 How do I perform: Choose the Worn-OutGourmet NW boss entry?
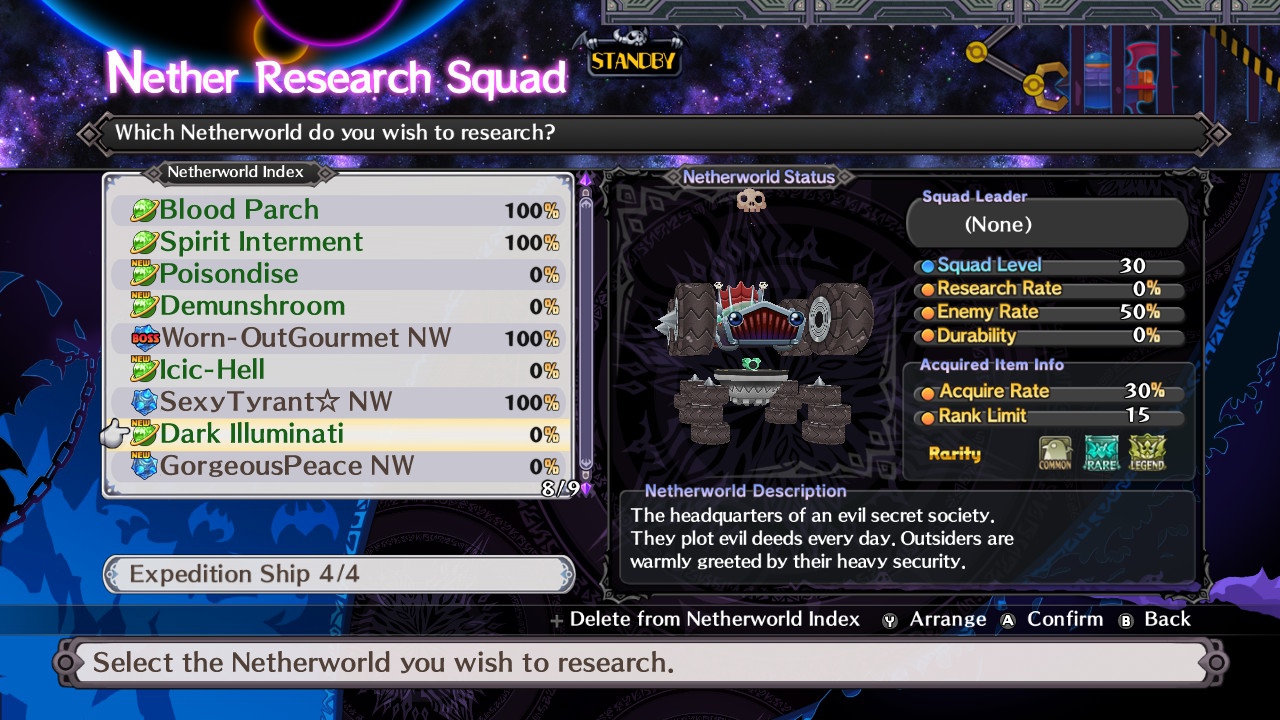[338, 338]
